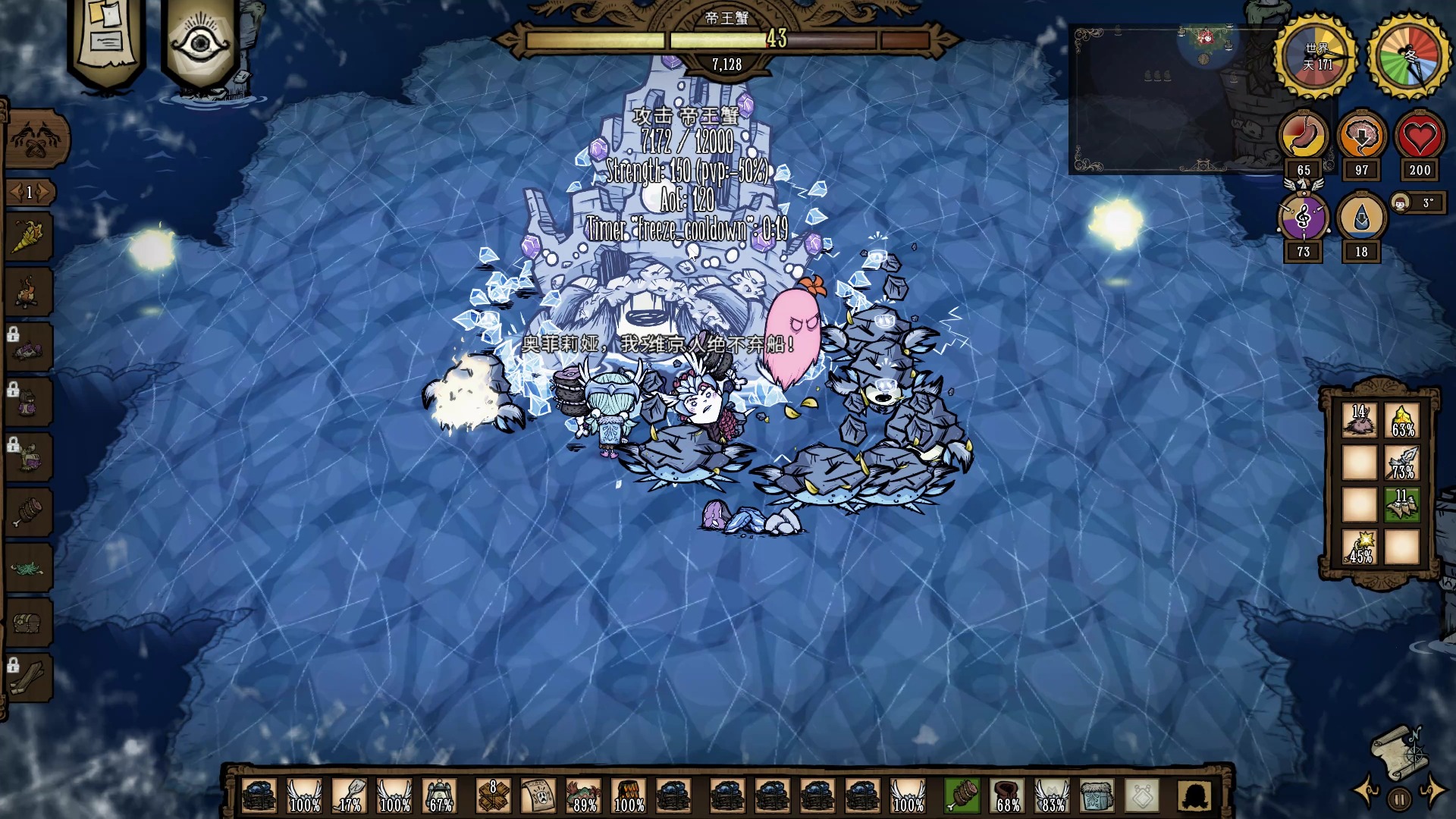Click the pause button

pos(1399,798)
